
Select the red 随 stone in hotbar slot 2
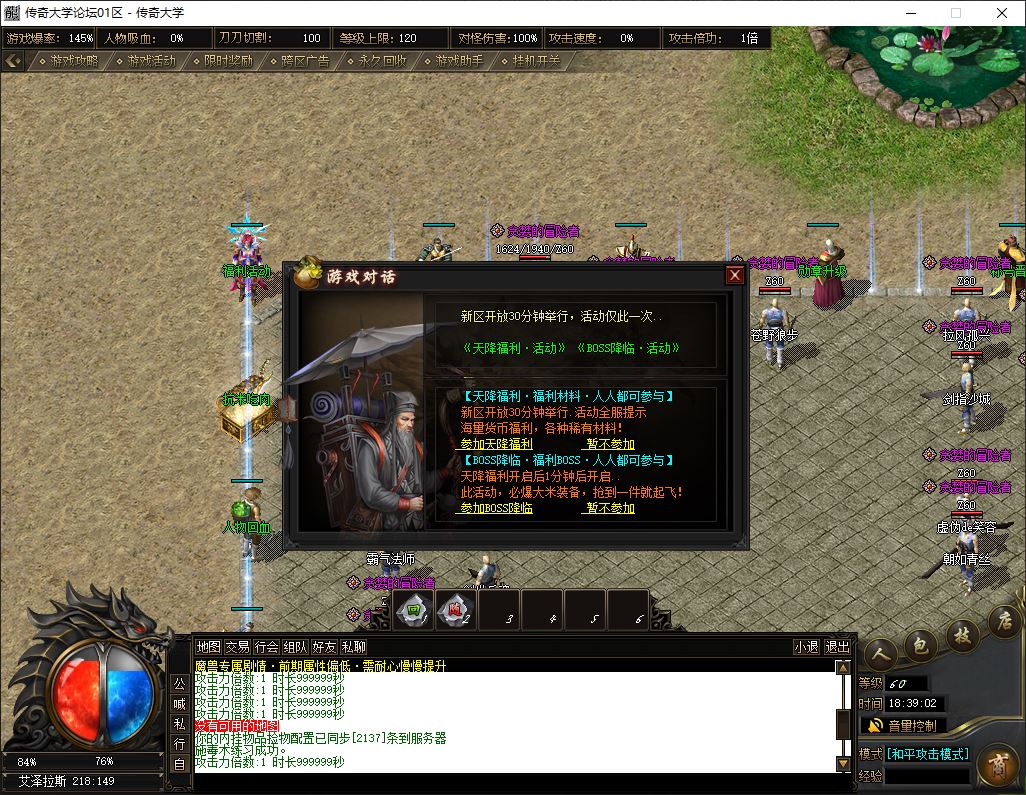tap(456, 610)
